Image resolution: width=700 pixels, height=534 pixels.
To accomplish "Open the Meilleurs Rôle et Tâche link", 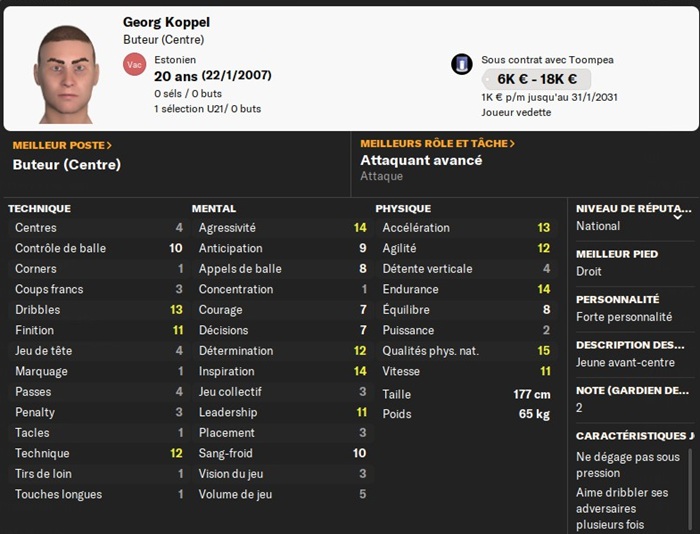I will click(x=437, y=144).
